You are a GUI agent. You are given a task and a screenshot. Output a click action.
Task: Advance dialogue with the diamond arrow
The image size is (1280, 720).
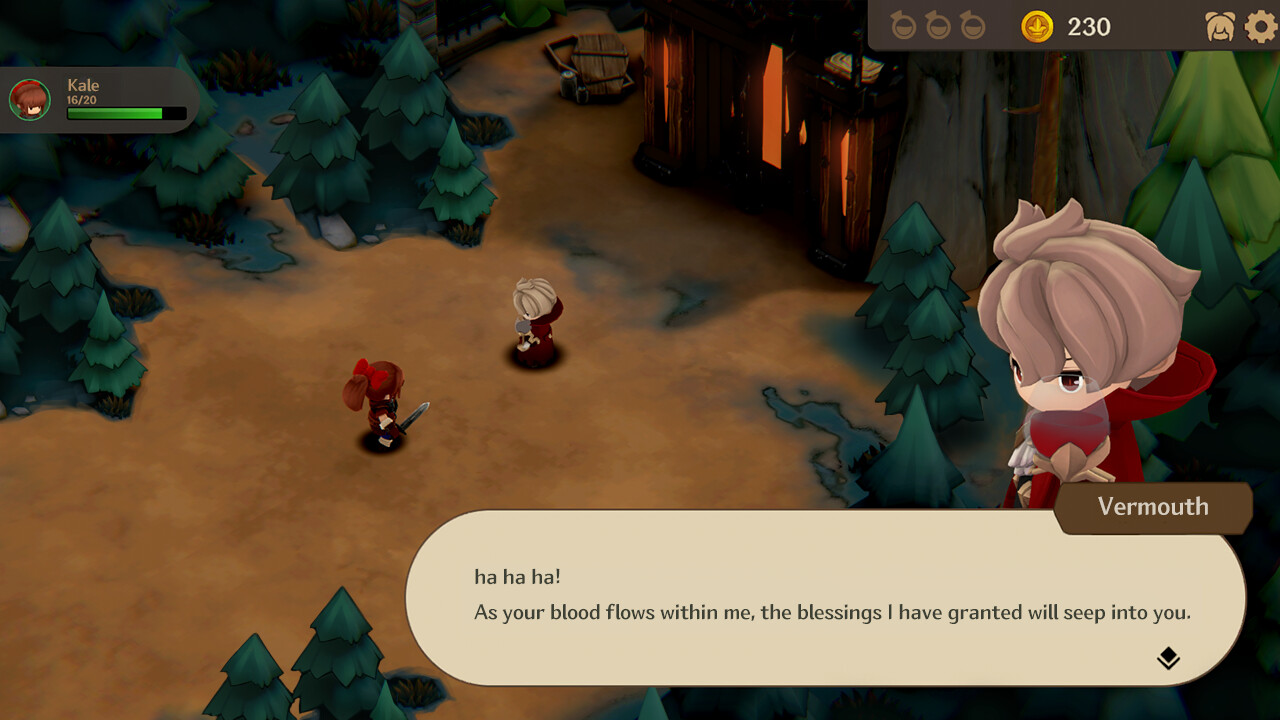tap(1168, 658)
